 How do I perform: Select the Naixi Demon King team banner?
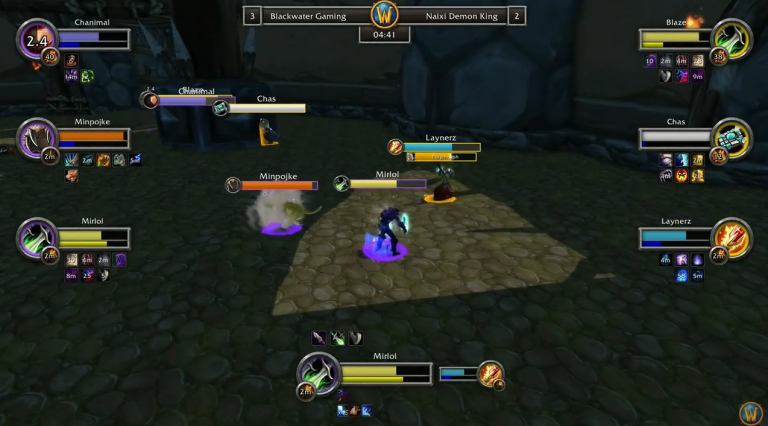pos(459,16)
